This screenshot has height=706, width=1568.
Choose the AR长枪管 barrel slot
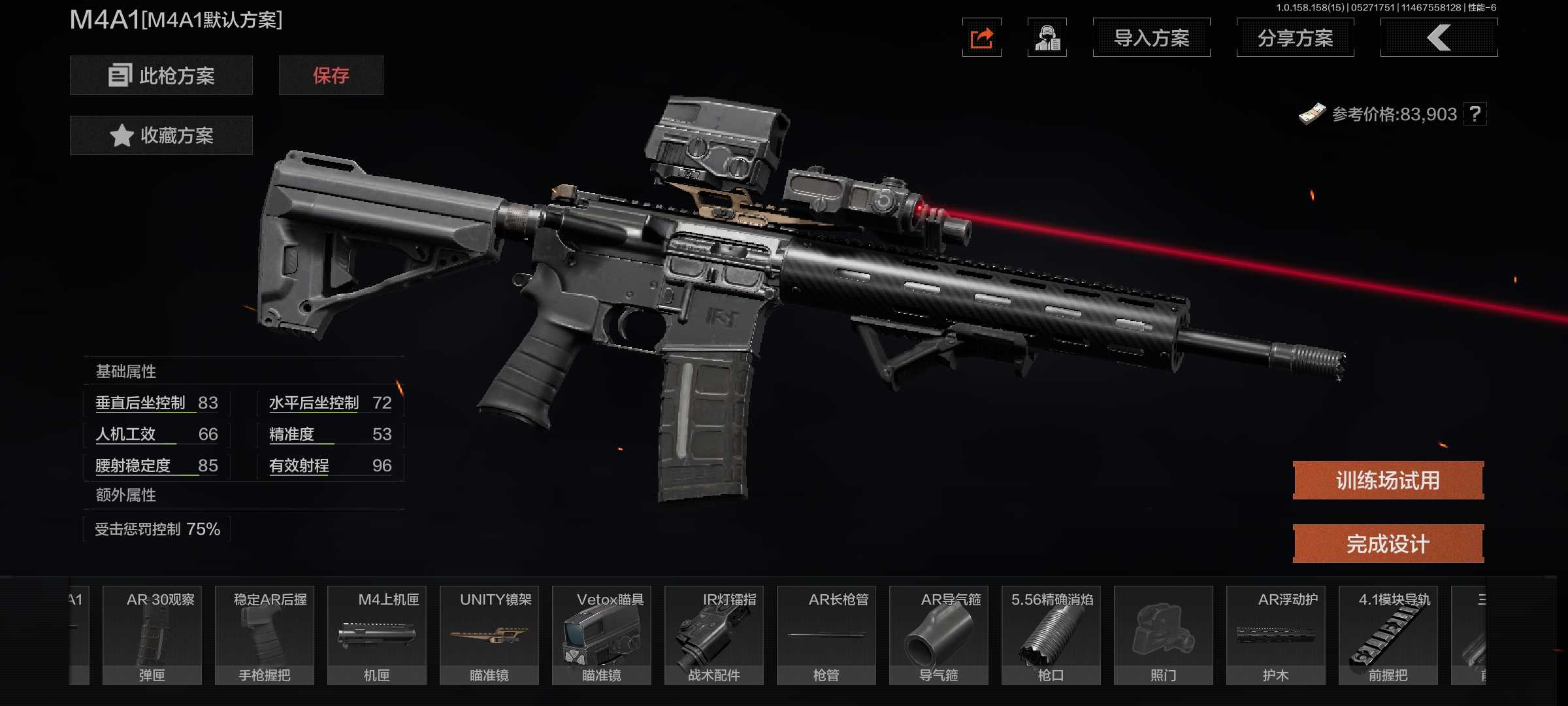point(826,635)
